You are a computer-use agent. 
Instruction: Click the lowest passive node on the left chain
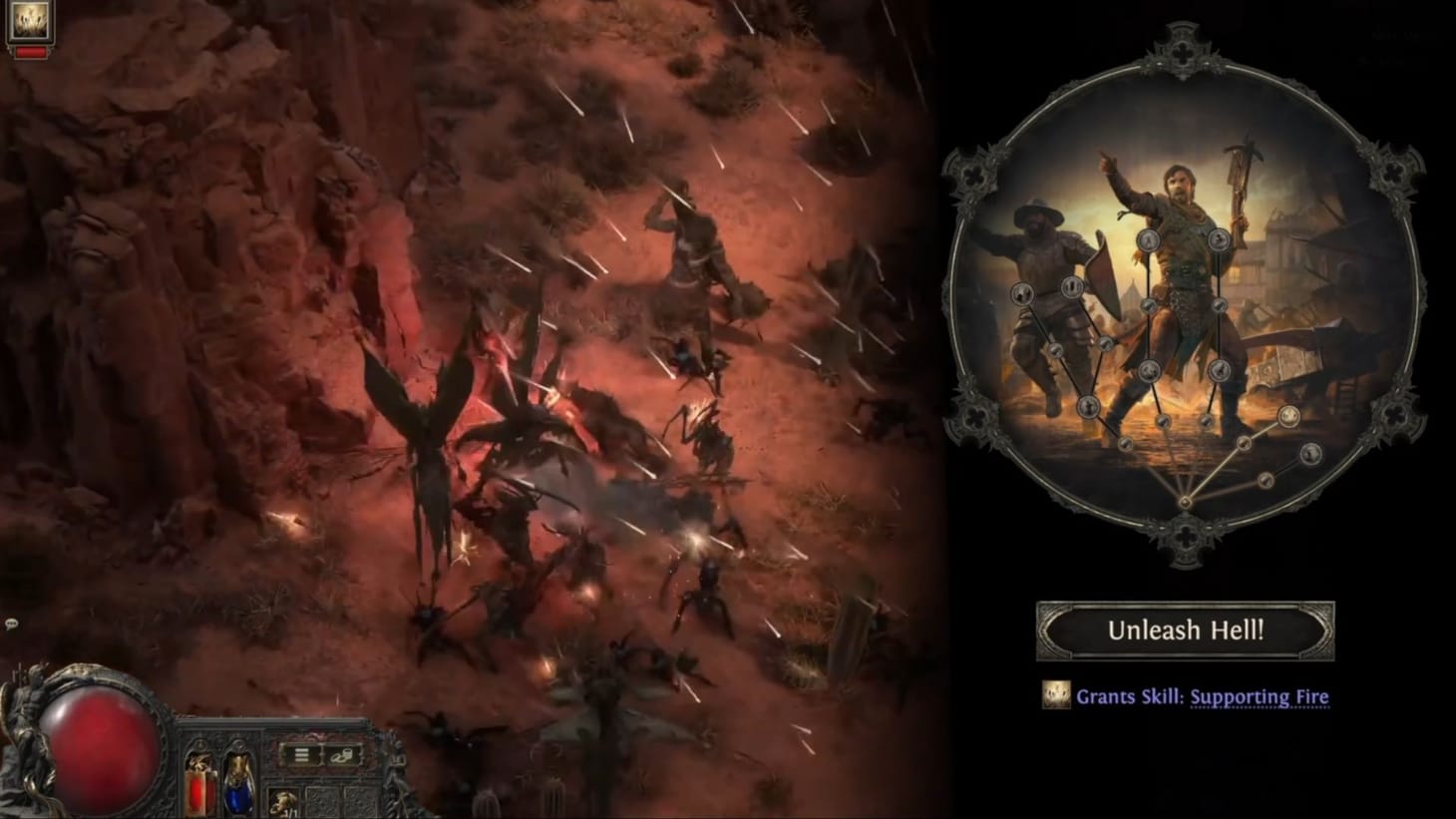point(1127,445)
